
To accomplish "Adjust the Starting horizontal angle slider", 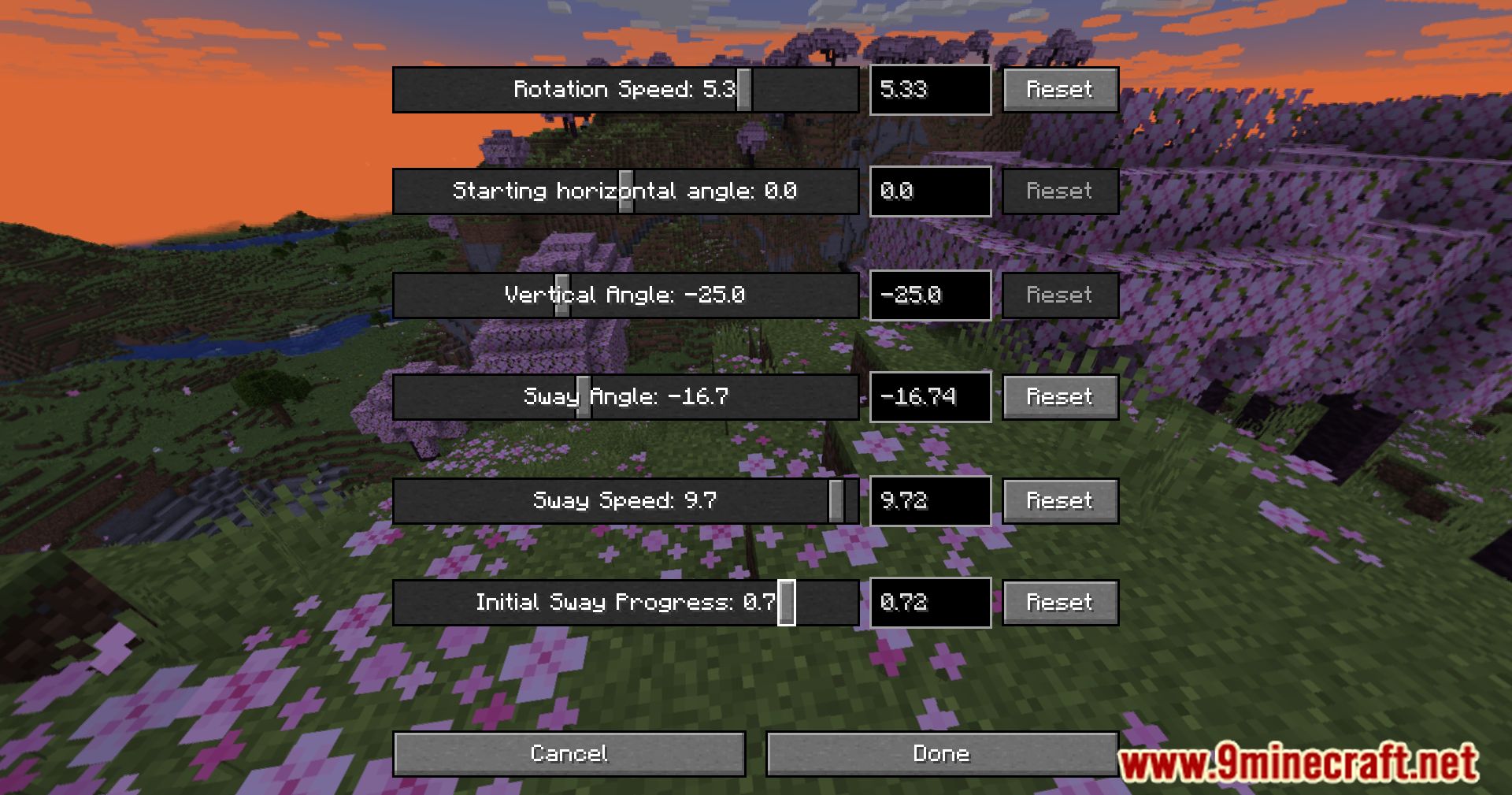I will (625, 191).
